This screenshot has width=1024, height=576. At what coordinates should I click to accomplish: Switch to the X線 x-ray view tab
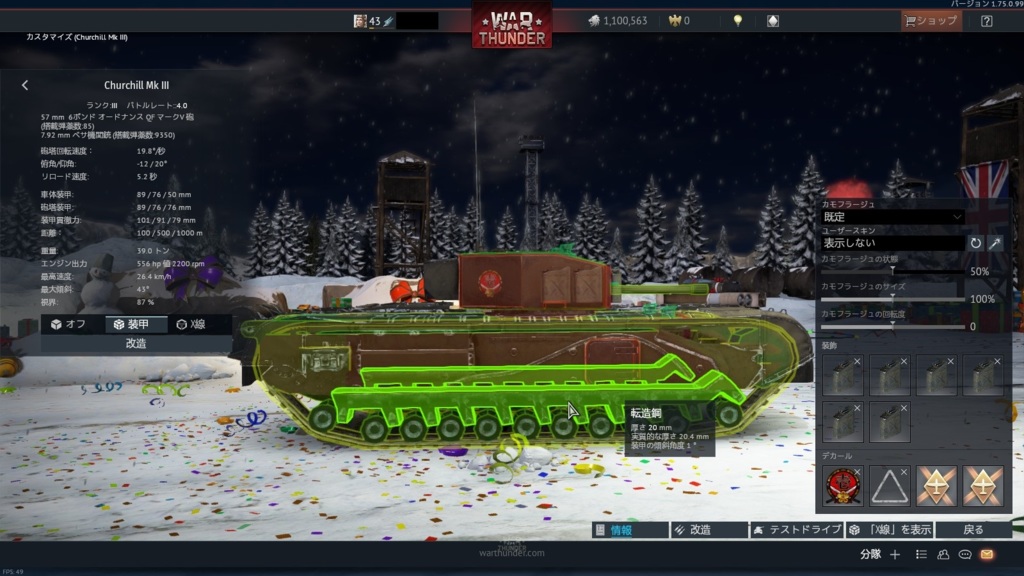[x=191, y=324]
